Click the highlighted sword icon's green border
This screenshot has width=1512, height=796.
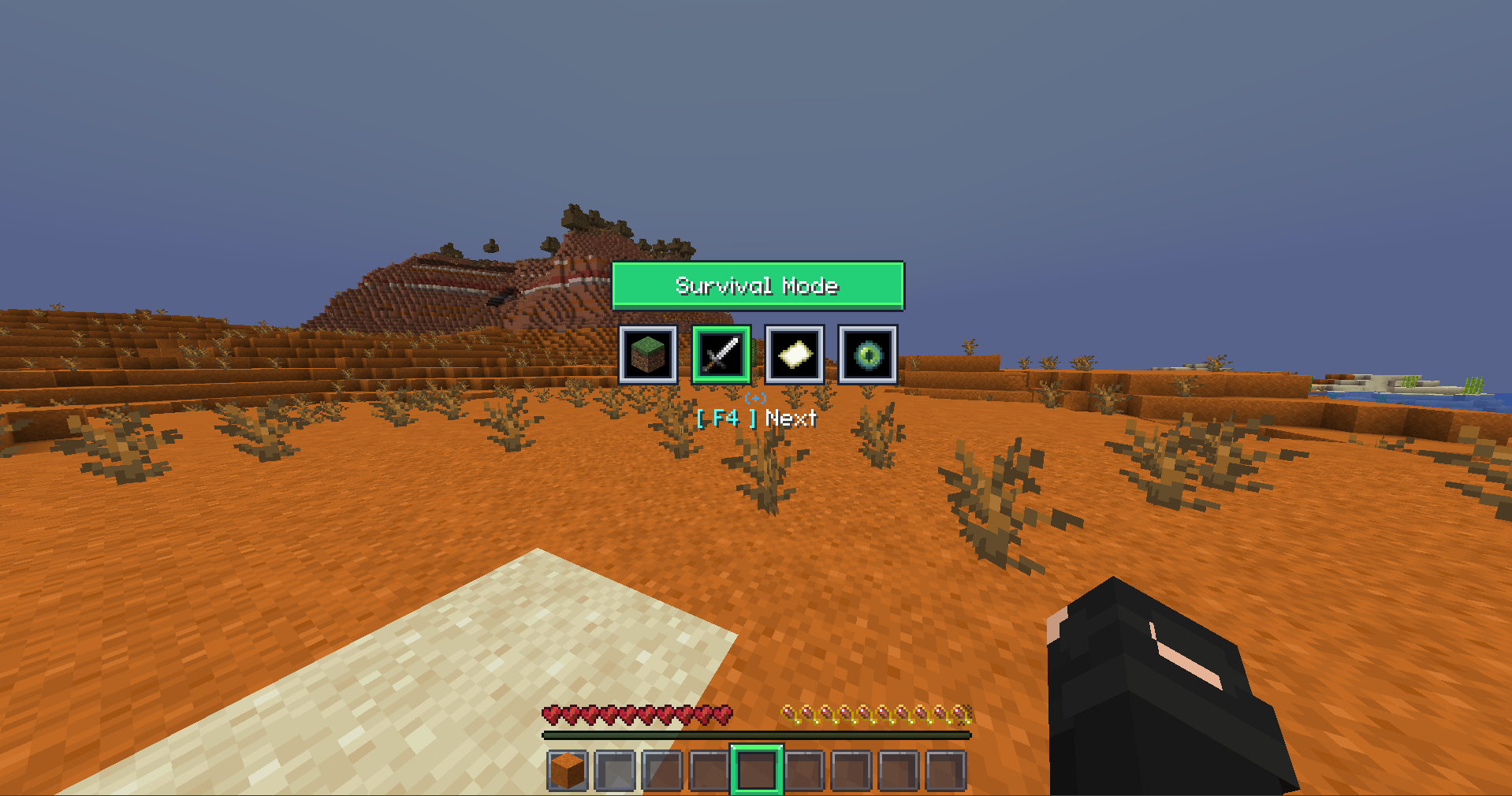tap(720, 328)
